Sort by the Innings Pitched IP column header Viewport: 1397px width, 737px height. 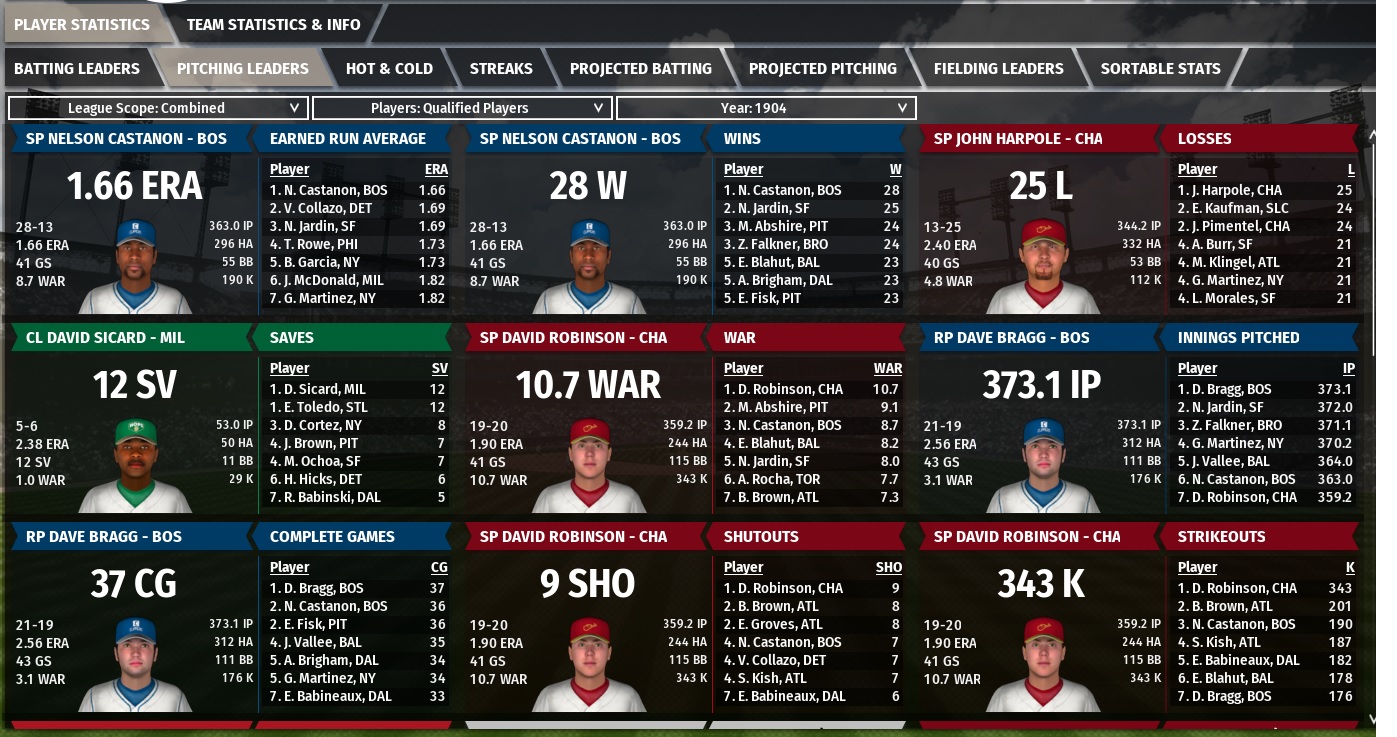coord(1348,368)
